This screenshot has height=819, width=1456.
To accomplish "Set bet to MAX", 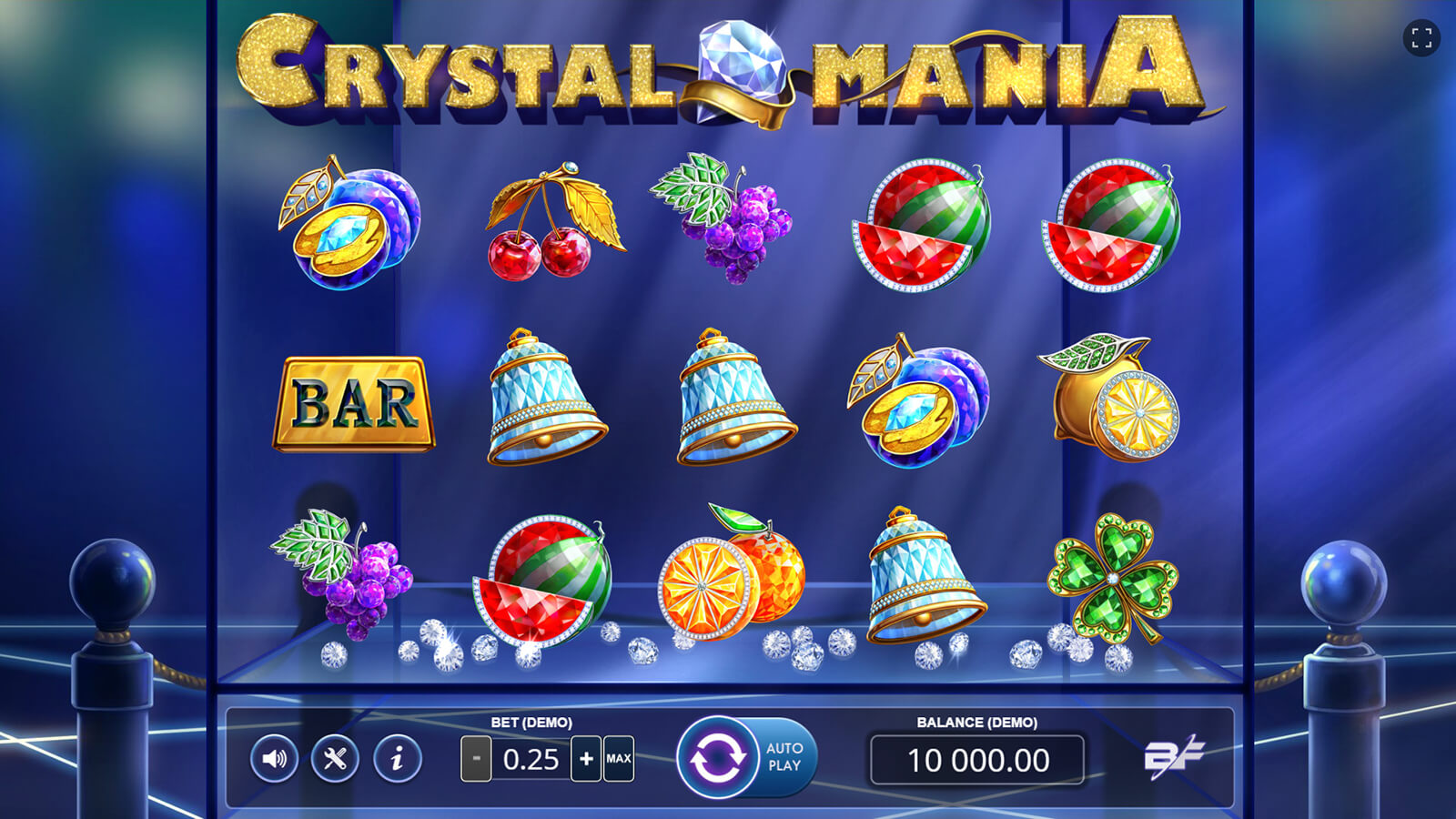I will click(619, 759).
